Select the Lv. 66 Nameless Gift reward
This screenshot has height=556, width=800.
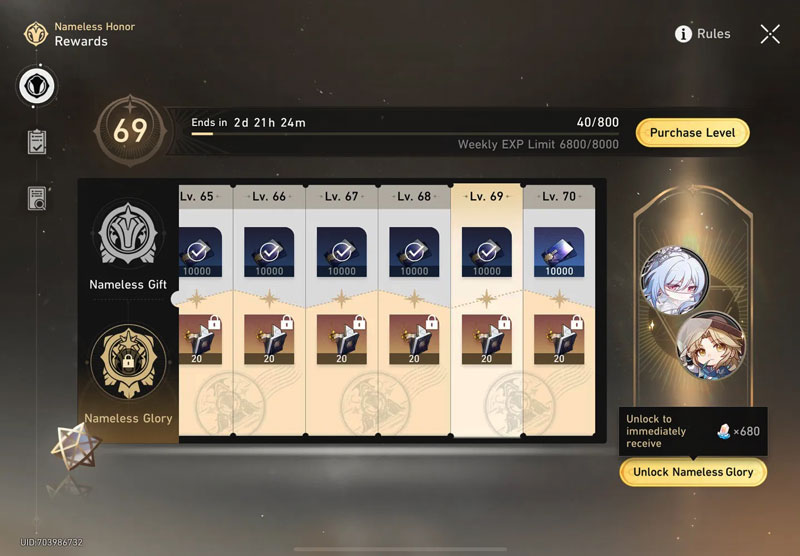pos(269,252)
